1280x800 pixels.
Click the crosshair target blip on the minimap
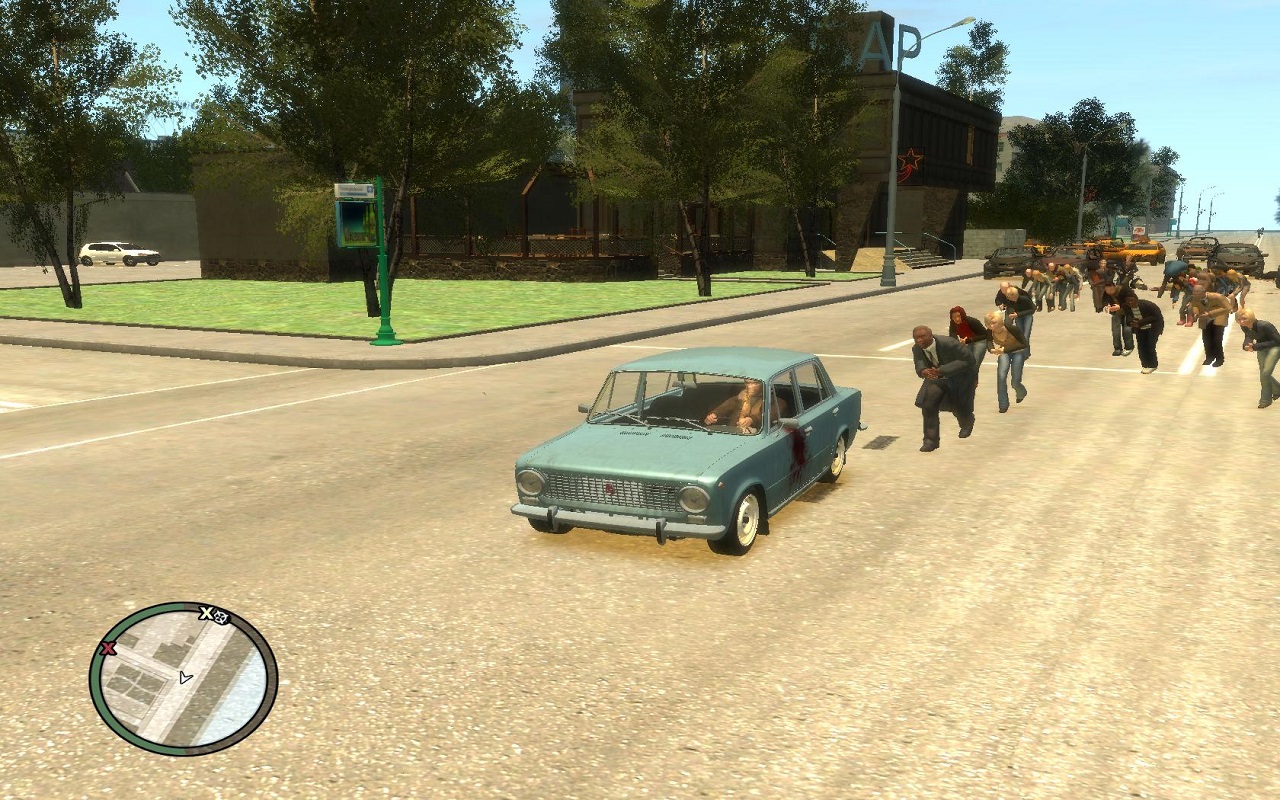coord(221,617)
